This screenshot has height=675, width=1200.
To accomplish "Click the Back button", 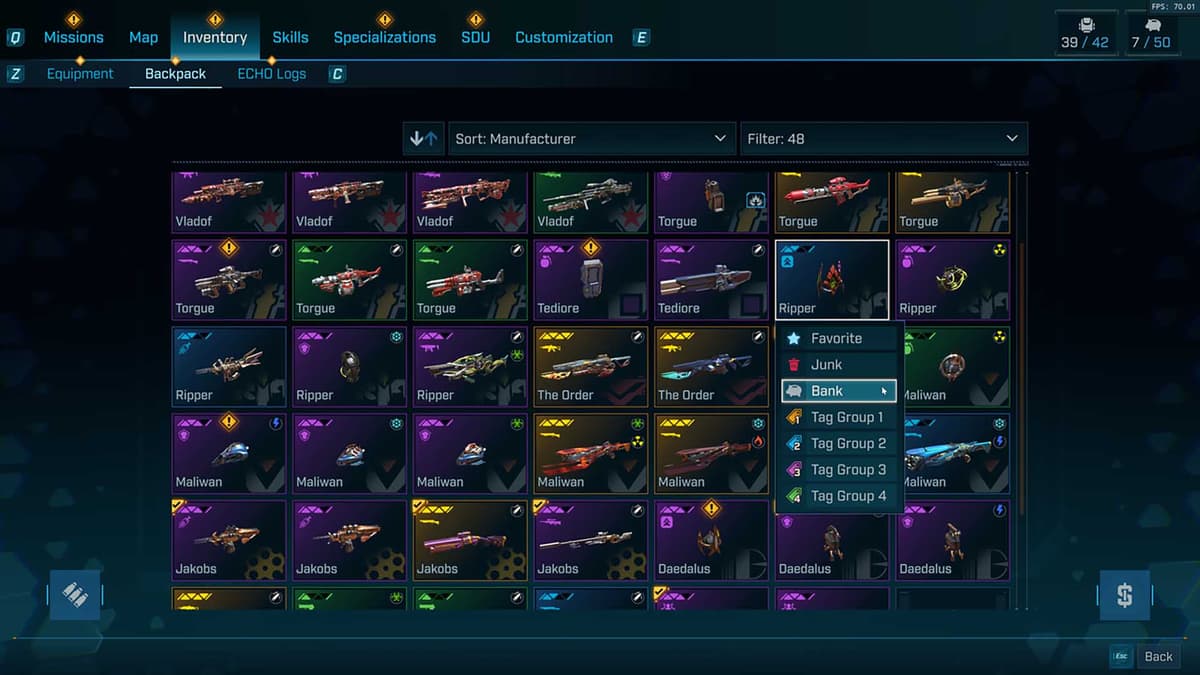I will pos(1158,656).
